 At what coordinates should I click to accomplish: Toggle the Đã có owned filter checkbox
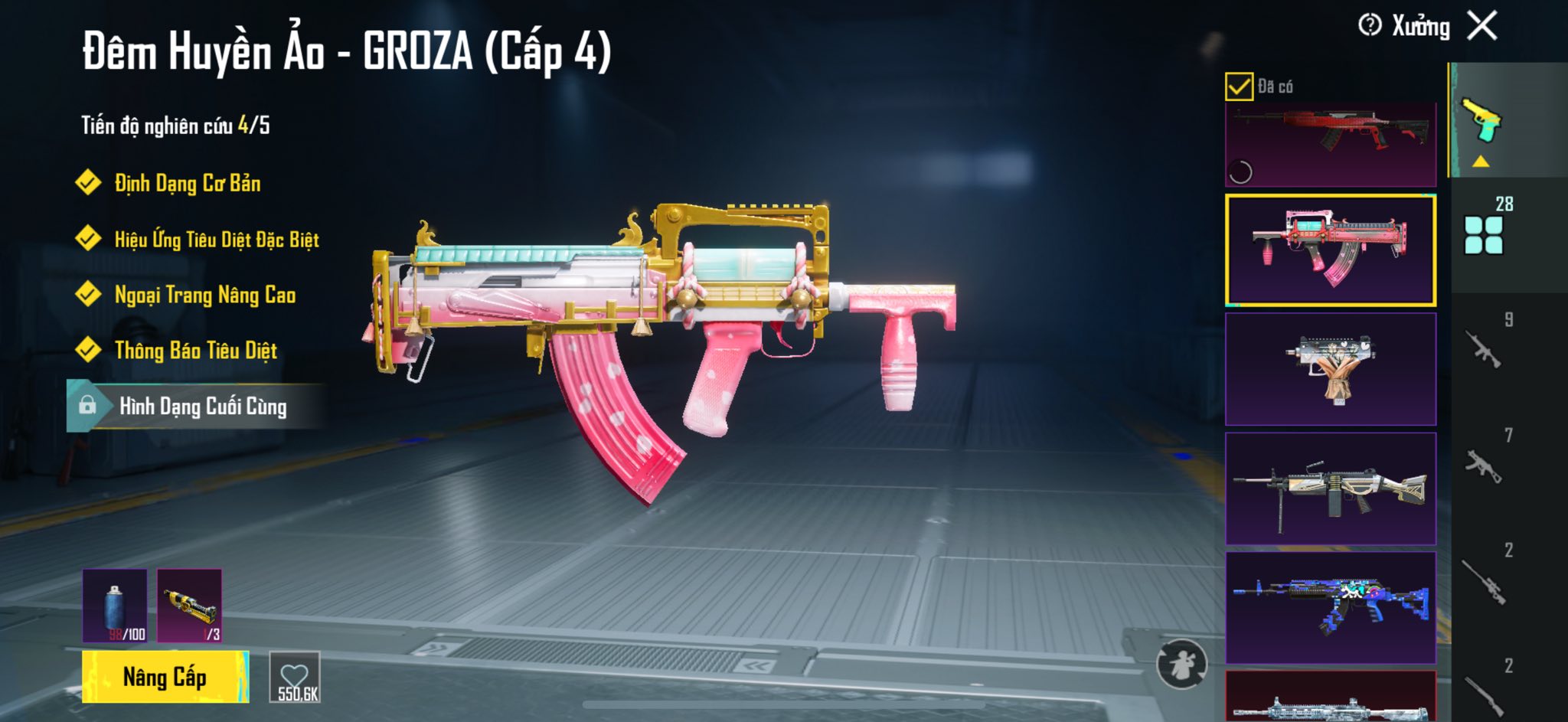pyautogui.click(x=1239, y=87)
